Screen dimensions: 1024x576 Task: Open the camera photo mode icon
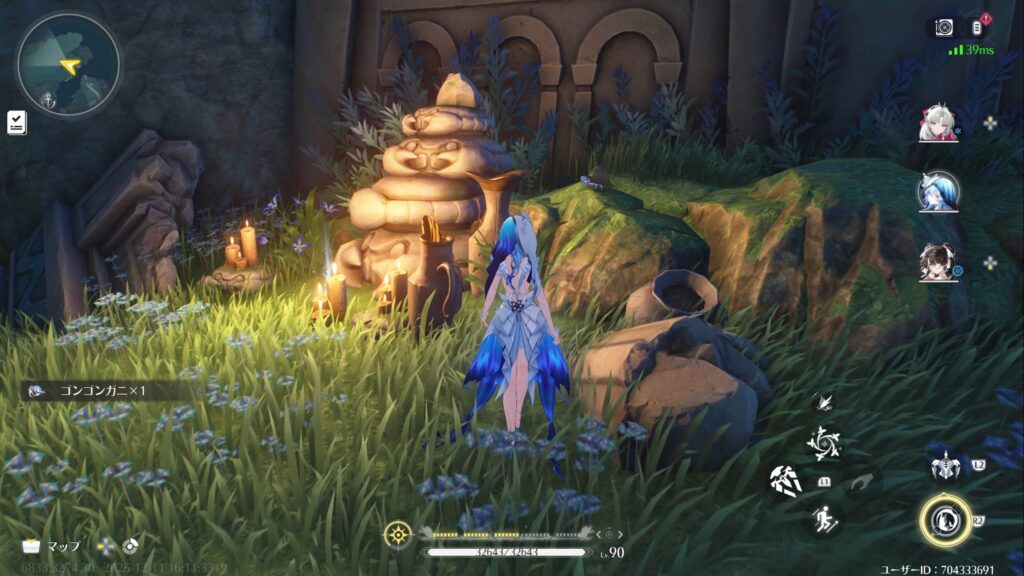(x=943, y=27)
